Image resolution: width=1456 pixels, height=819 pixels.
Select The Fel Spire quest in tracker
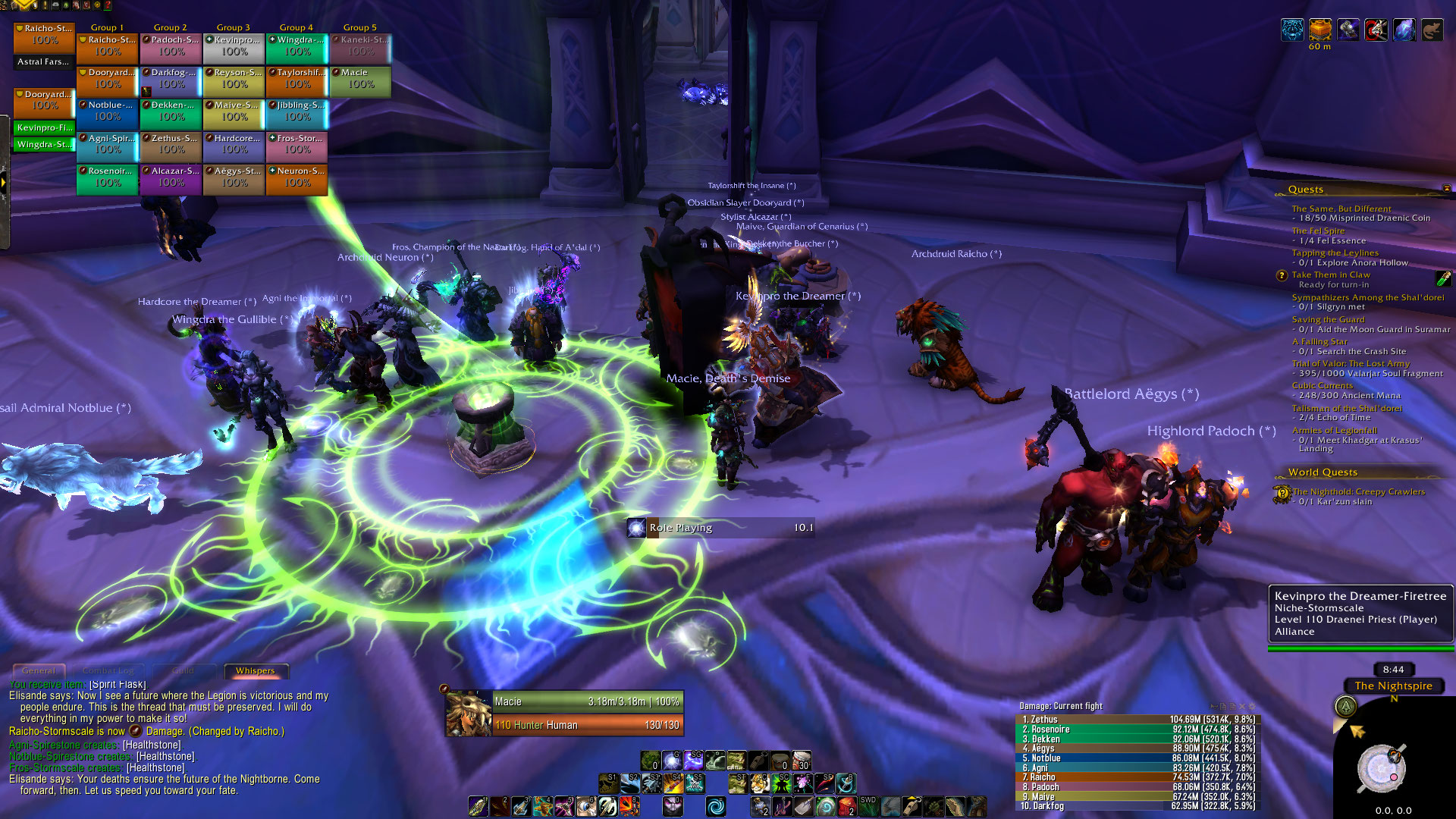[1318, 231]
